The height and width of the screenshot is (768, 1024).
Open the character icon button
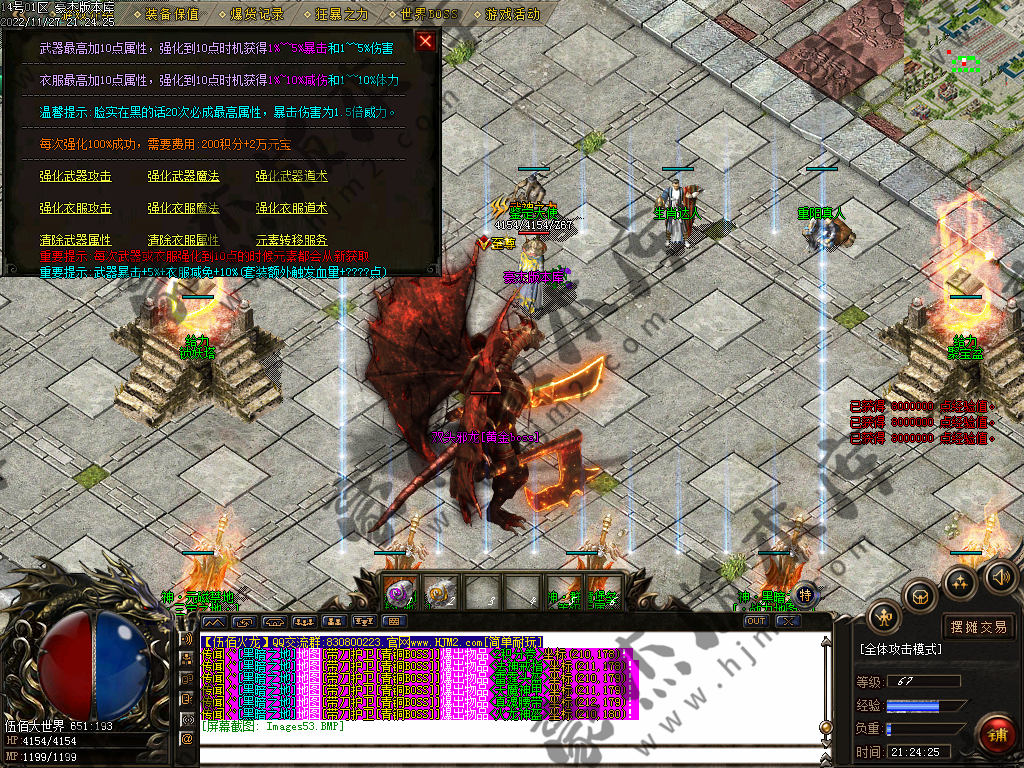point(884,616)
